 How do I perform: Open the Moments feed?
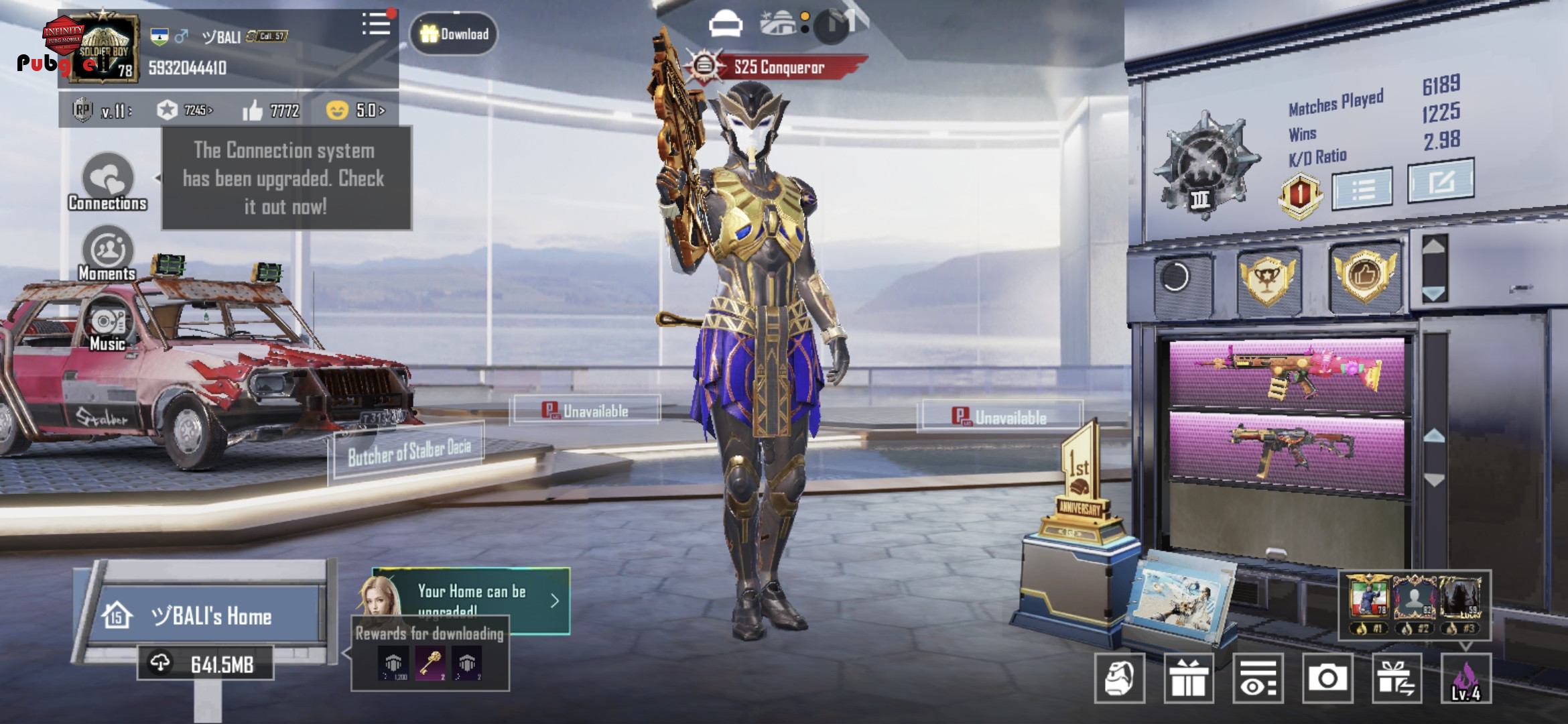point(107,254)
